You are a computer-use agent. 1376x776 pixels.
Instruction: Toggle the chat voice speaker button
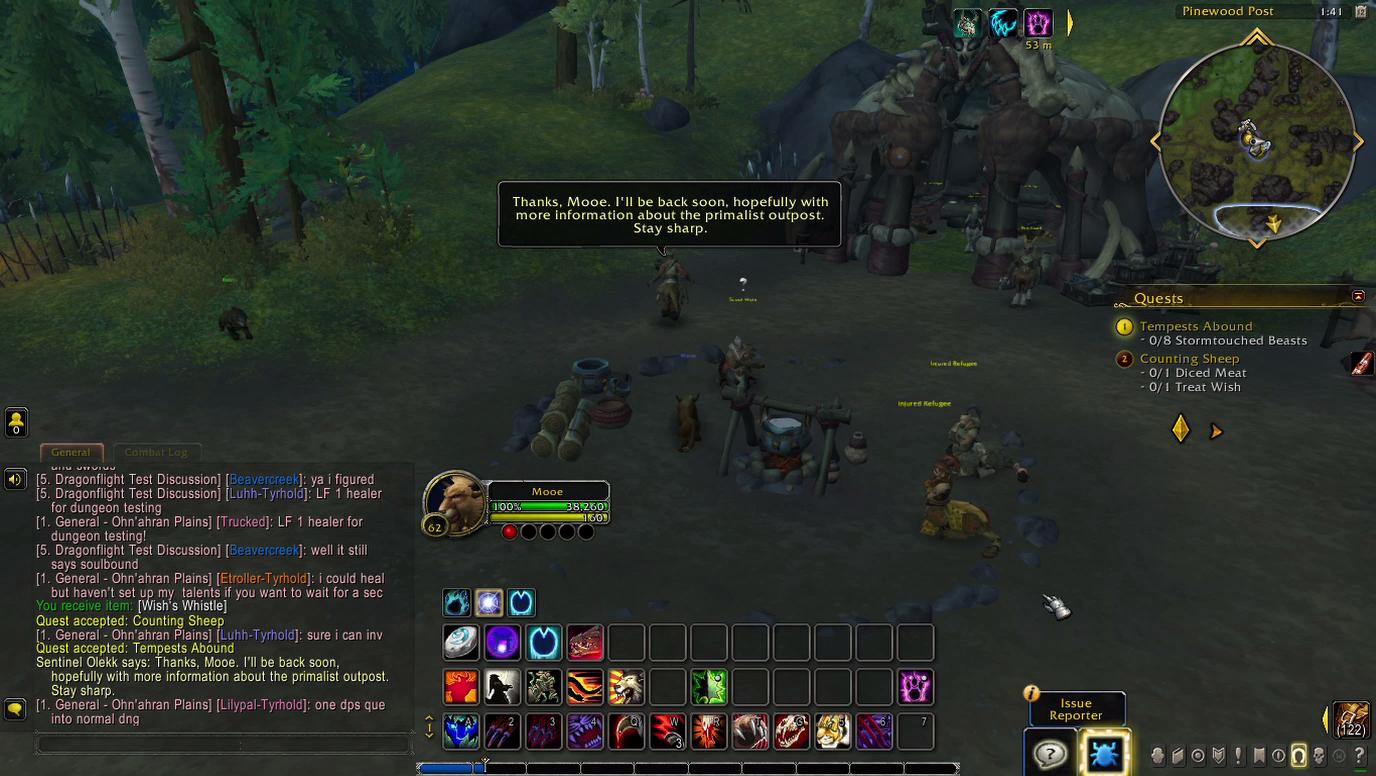[15, 480]
